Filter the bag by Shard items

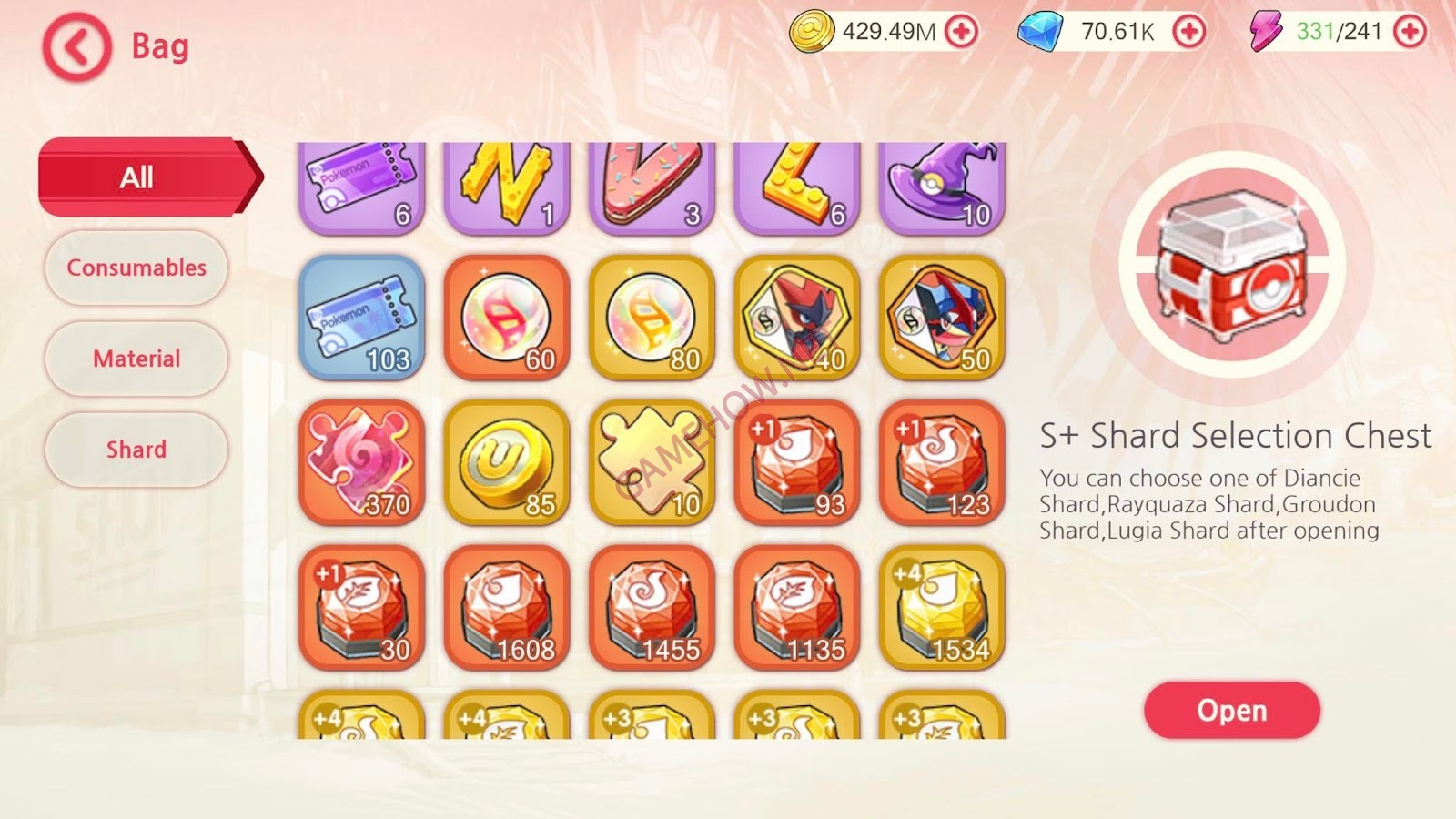coord(135,449)
